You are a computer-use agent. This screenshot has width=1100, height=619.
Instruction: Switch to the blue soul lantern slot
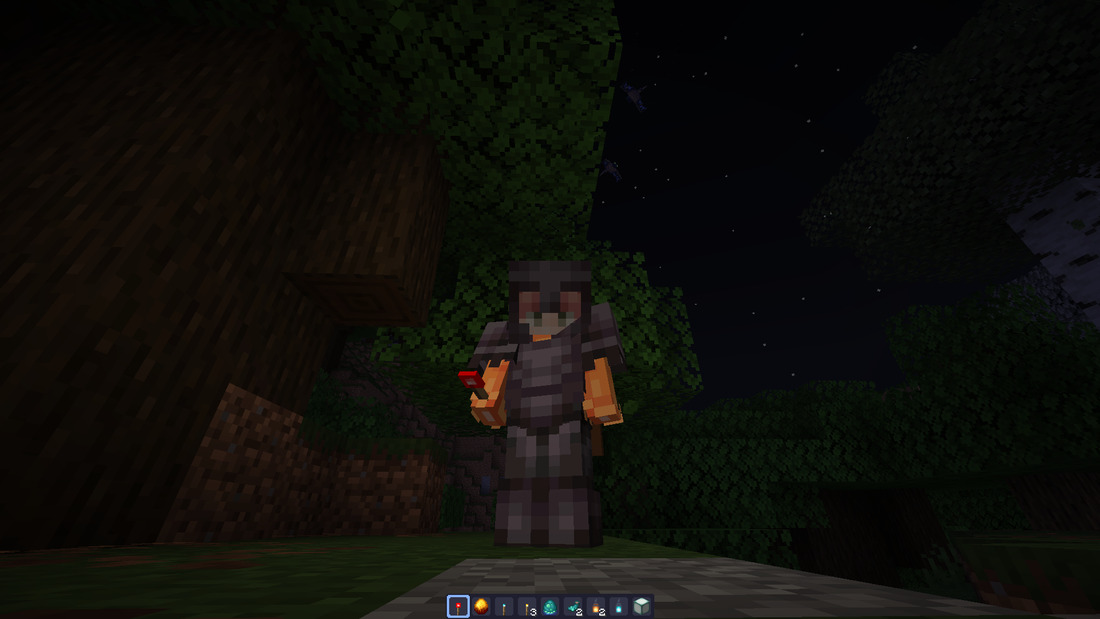619,606
